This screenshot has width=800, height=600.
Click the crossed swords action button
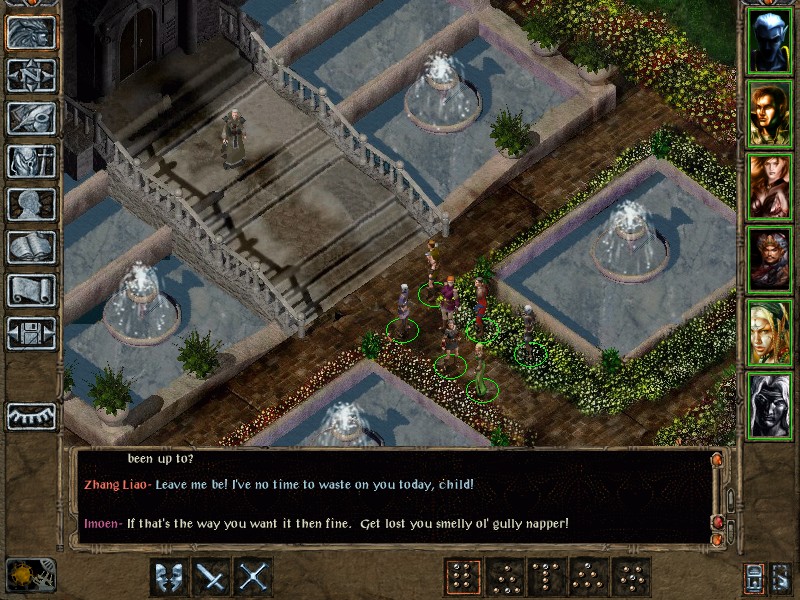tap(254, 577)
